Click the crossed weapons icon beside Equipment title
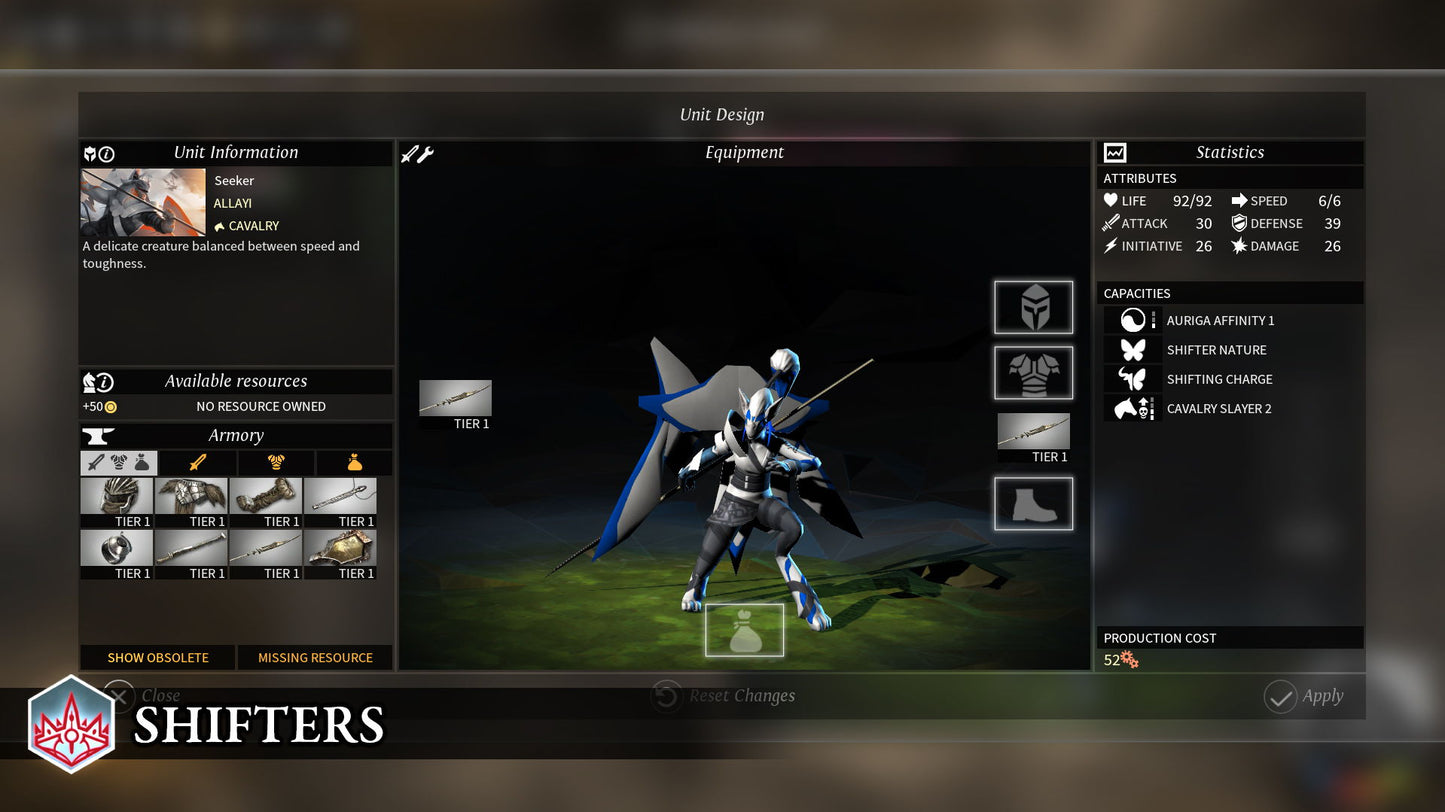Viewport: 1445px width, 812px height. click(416, 152)
